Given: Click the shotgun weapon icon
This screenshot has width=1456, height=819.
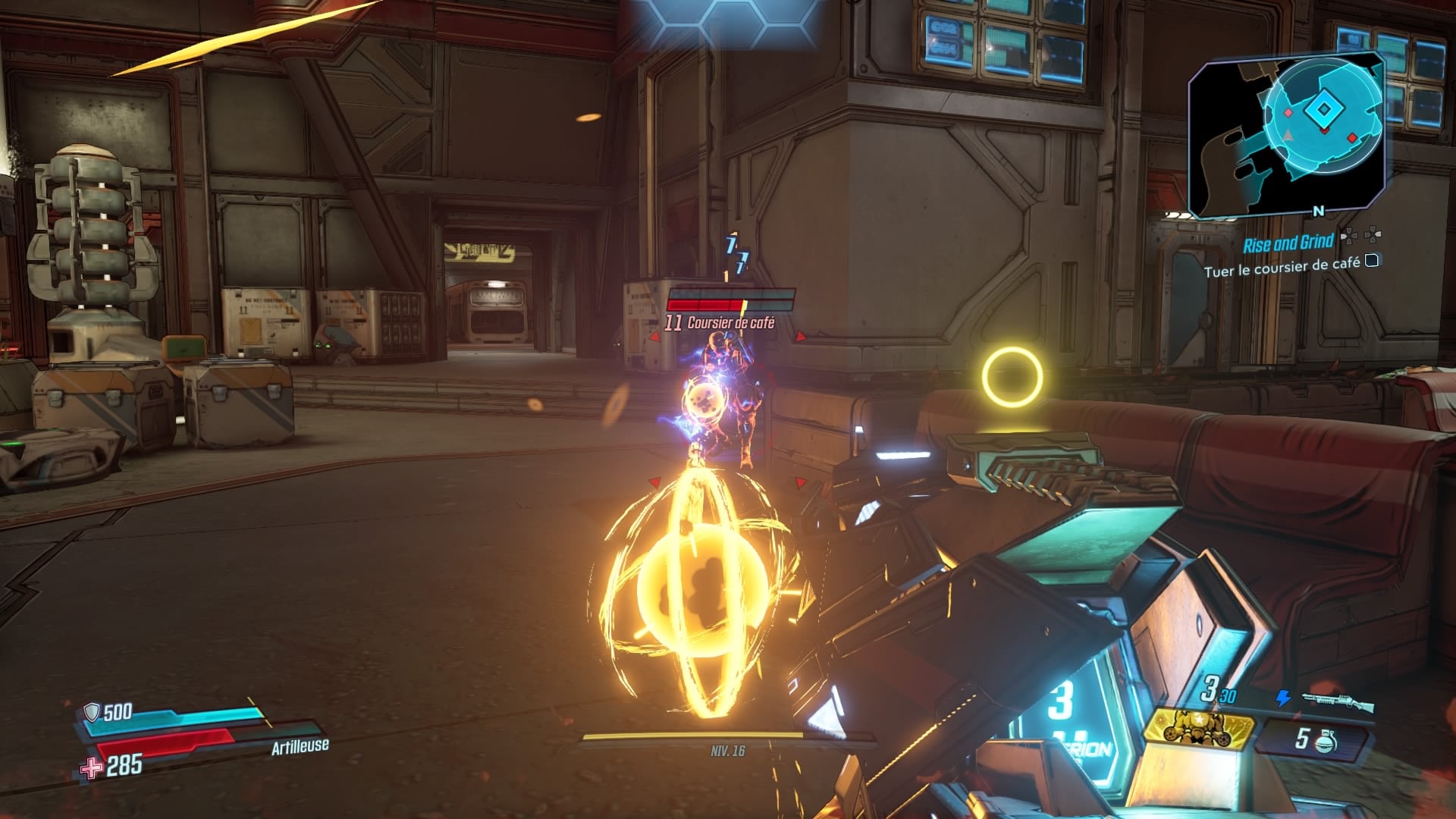Looking at the screenshot, I should tap(1338, 700).
